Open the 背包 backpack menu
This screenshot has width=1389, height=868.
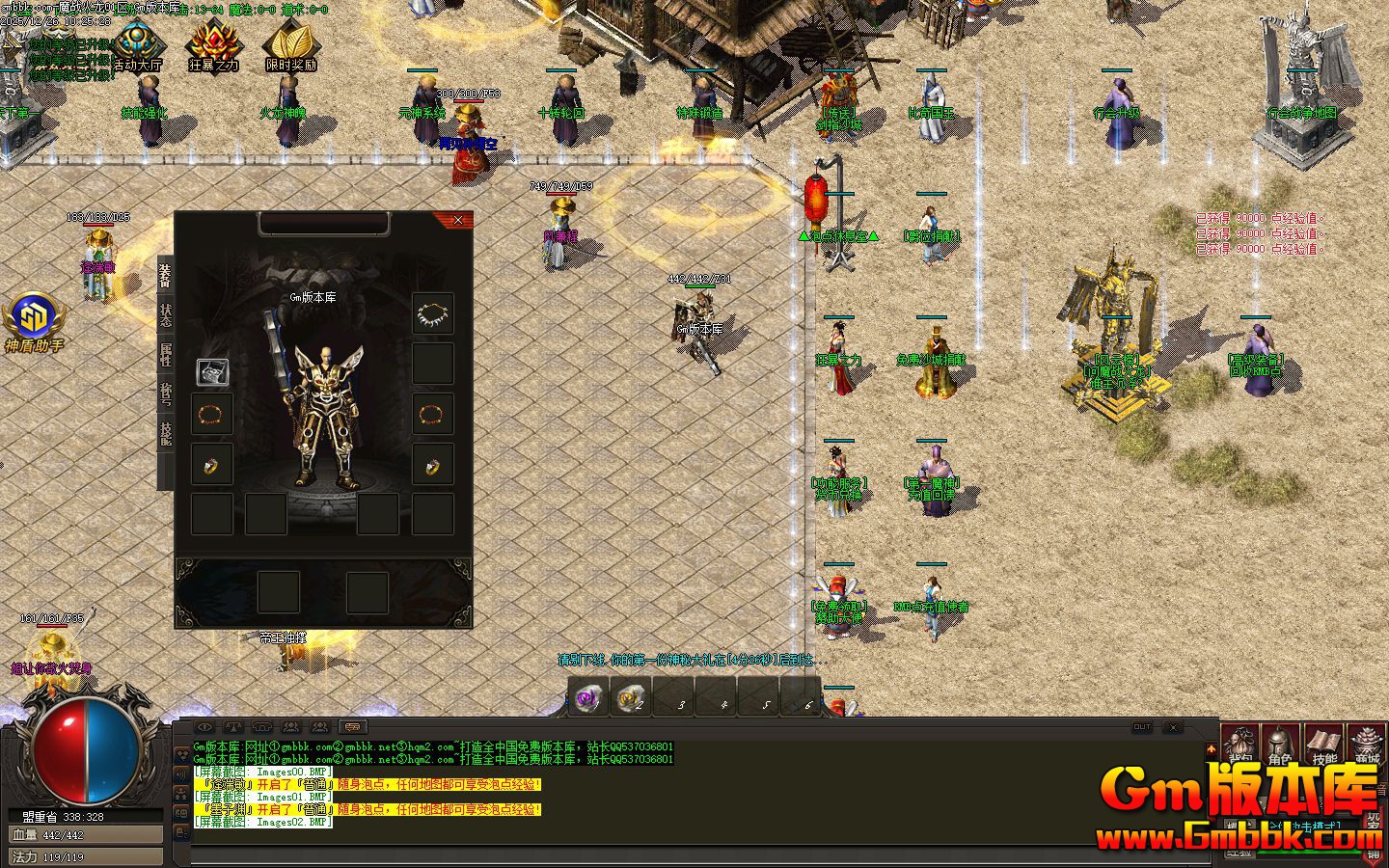tap(1241, 745)
